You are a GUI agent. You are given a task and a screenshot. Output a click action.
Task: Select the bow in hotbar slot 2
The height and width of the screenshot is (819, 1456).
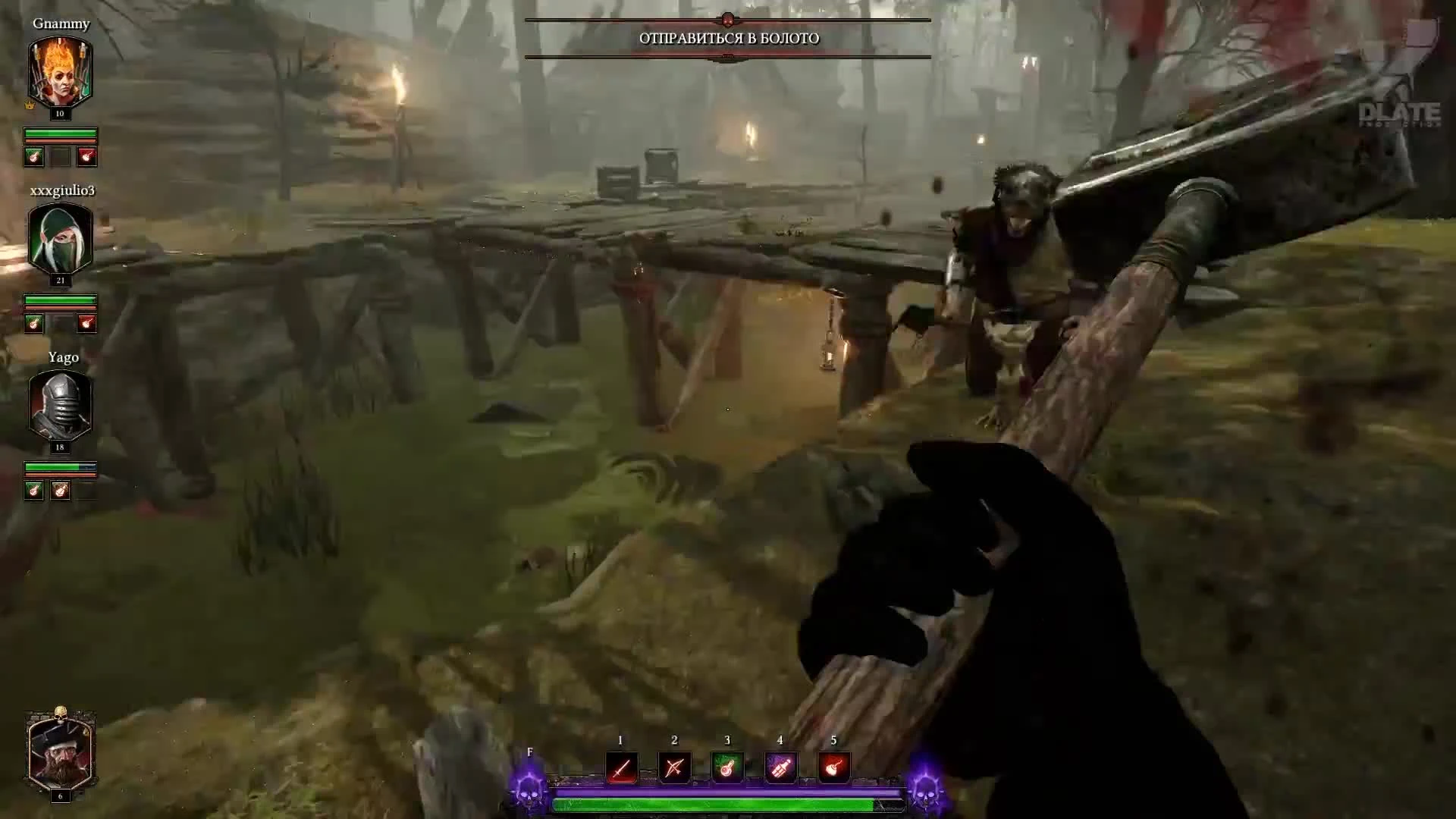(x=673, y=767)
